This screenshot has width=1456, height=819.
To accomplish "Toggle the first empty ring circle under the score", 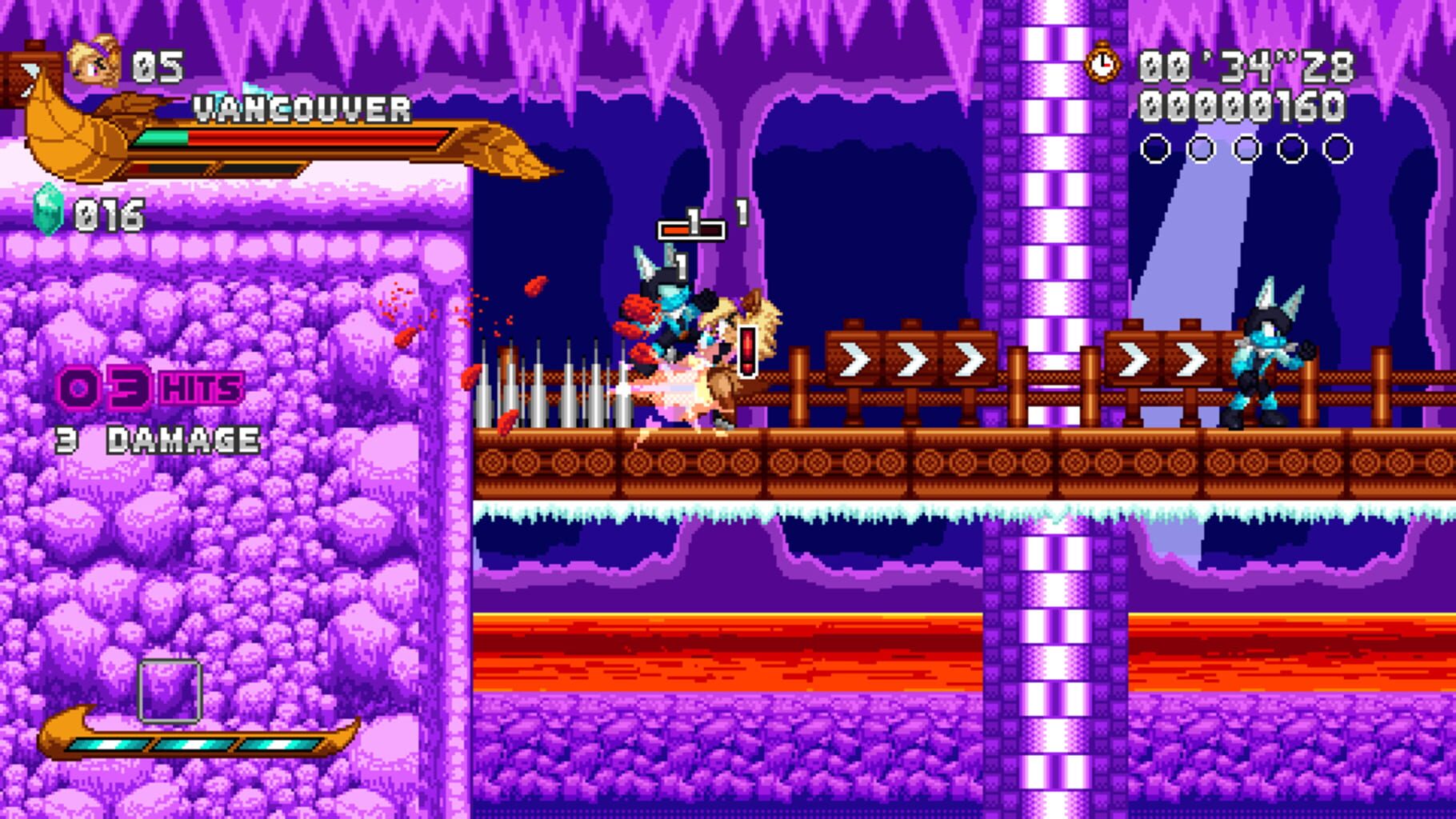I will click(1154, 147).
